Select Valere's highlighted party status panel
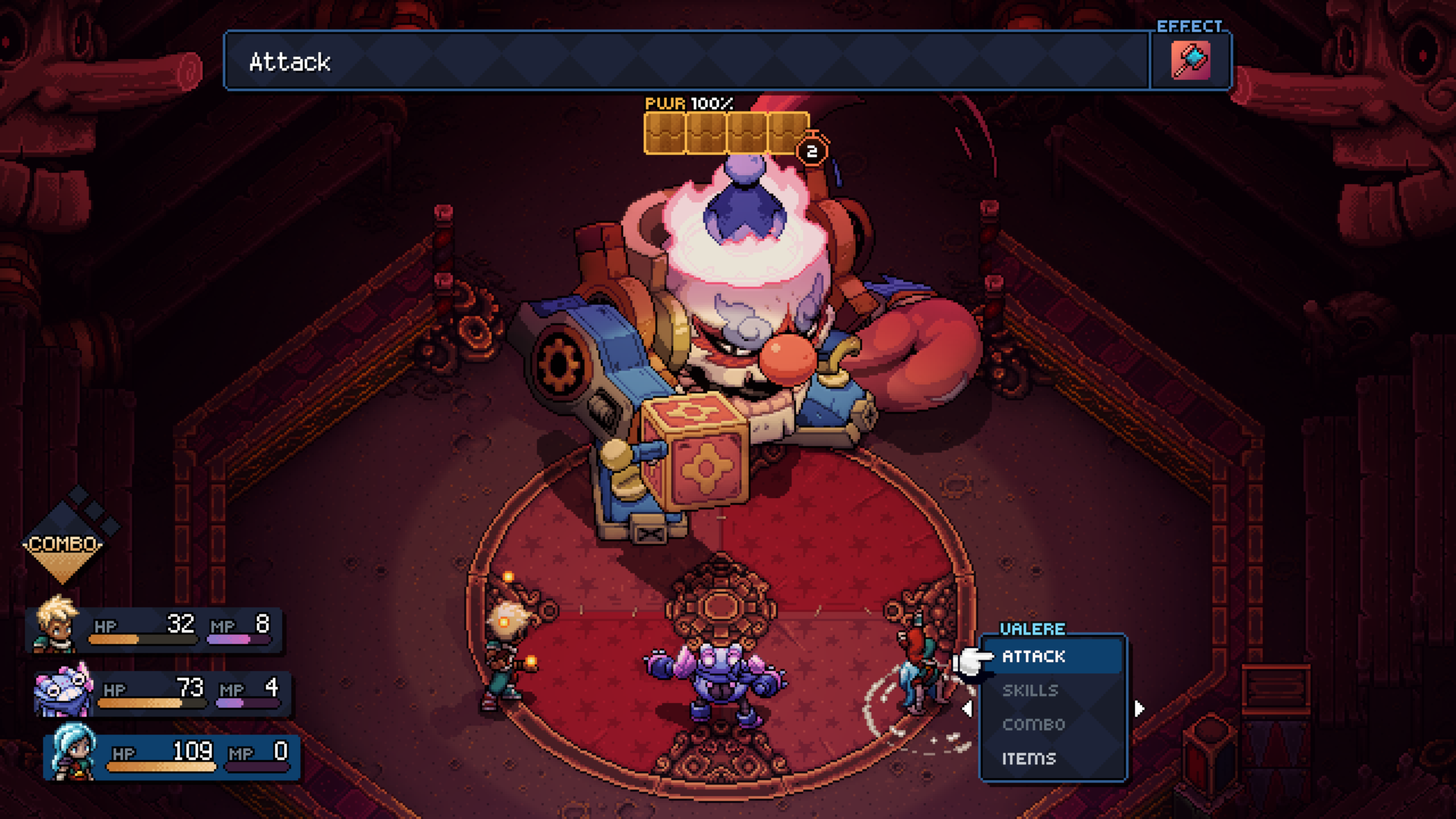Viewport: 1456px width, 819px height. coord(172,758)
